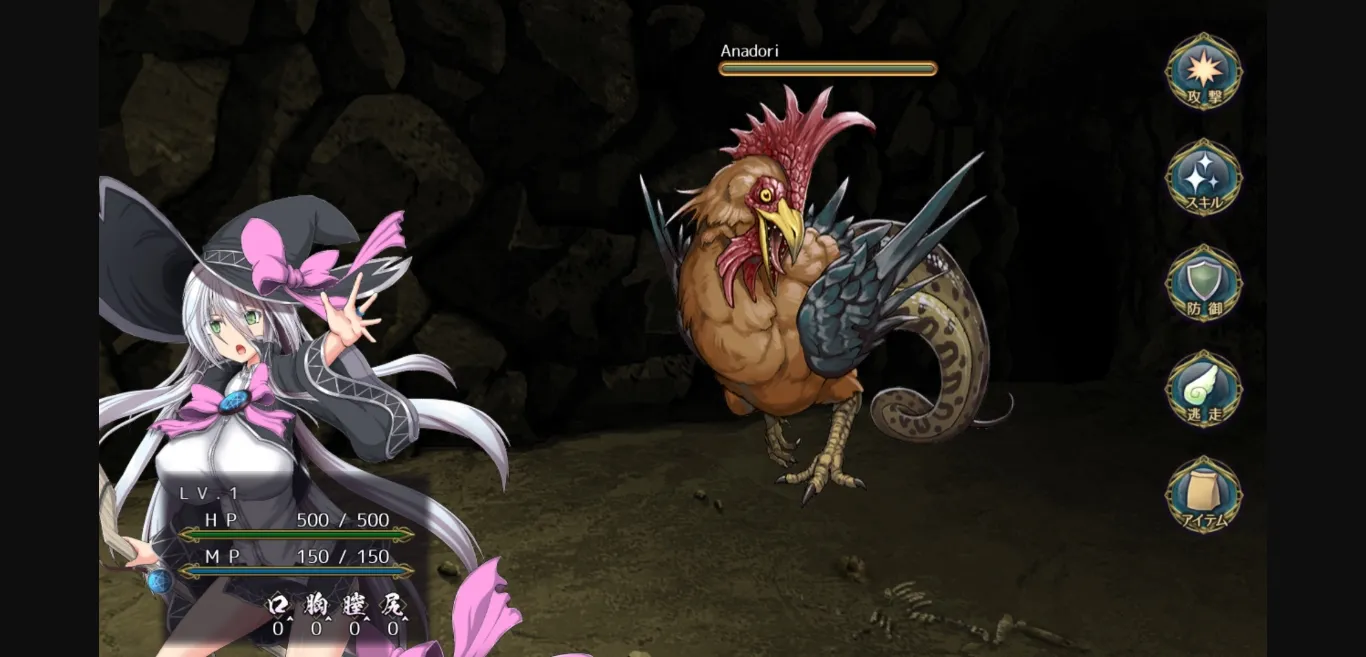Open the アイテム item bag
Image resolution: width=1366 pixels, height=657 pixels.
point(1204,496)
